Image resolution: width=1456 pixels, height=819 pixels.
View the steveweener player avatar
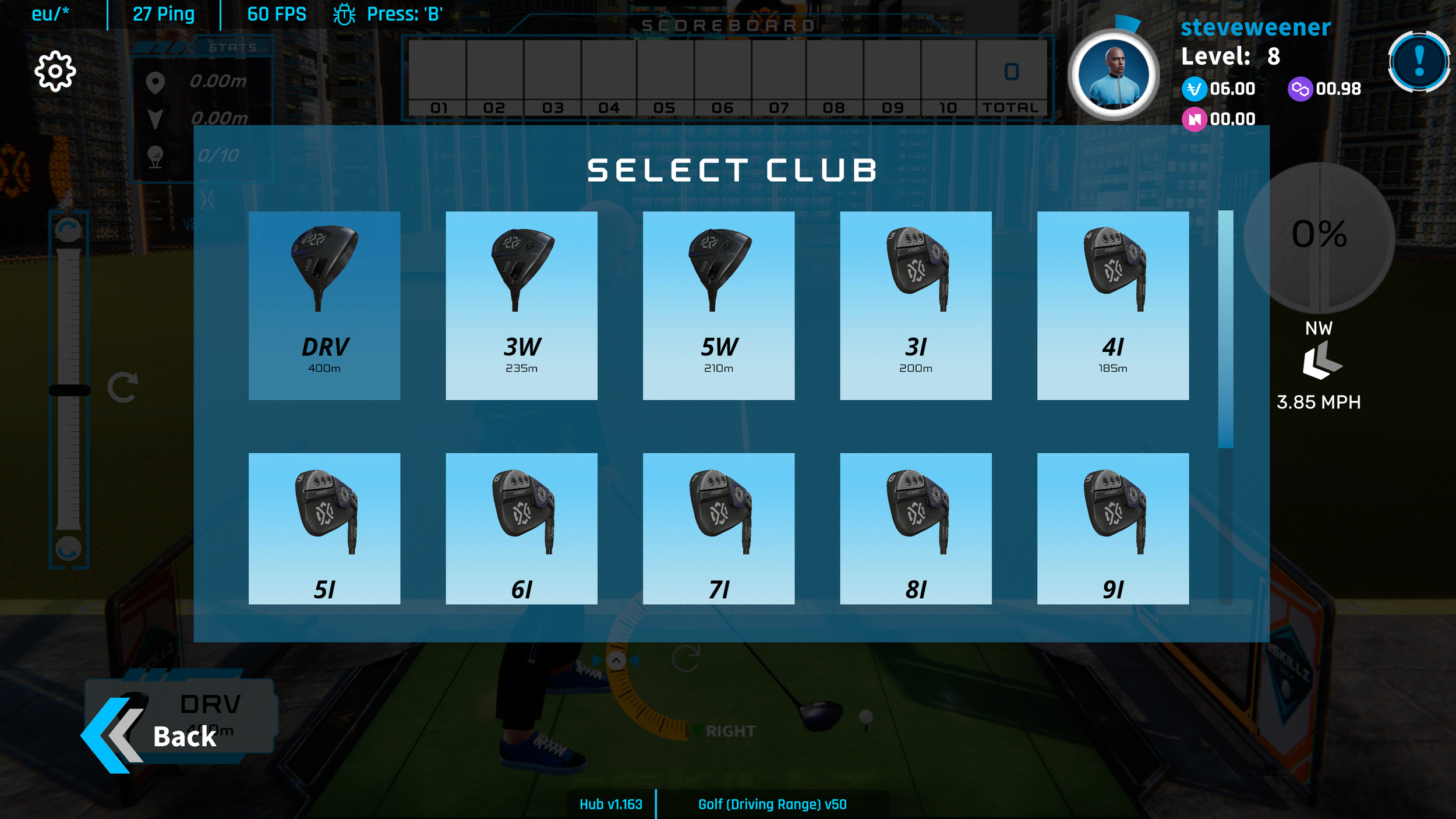point(1113,75)
